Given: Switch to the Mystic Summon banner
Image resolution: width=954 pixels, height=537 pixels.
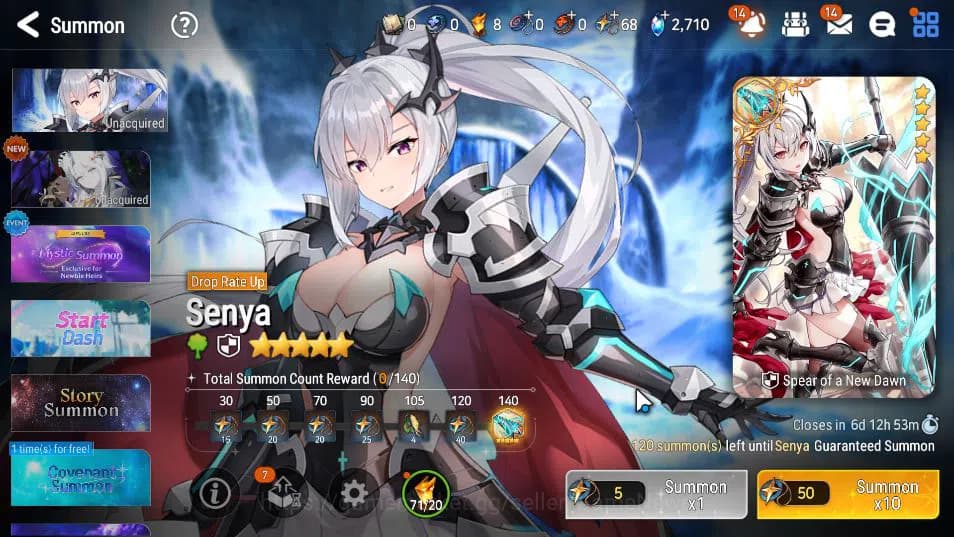Looking at the screenshot, I should 80,254.
